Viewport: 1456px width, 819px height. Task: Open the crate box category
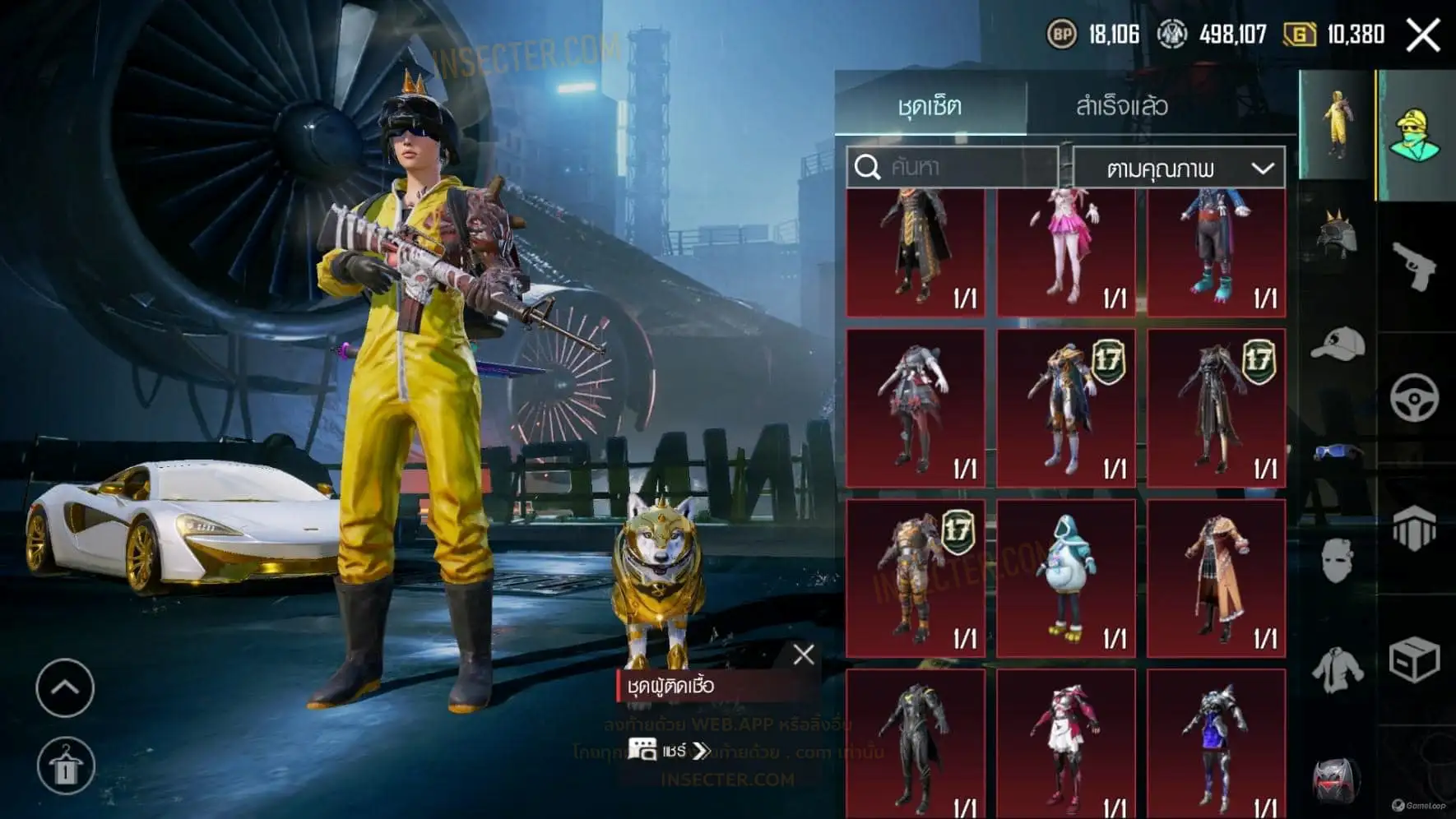[1414, 659]
